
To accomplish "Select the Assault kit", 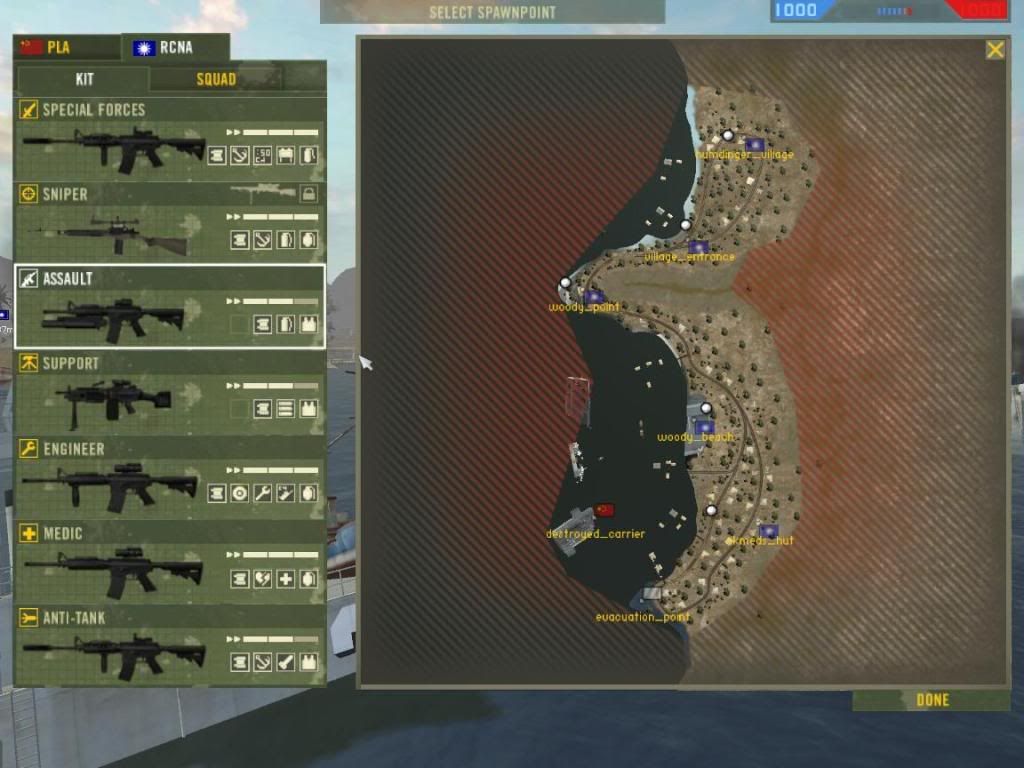I will [x=170, y=307].
